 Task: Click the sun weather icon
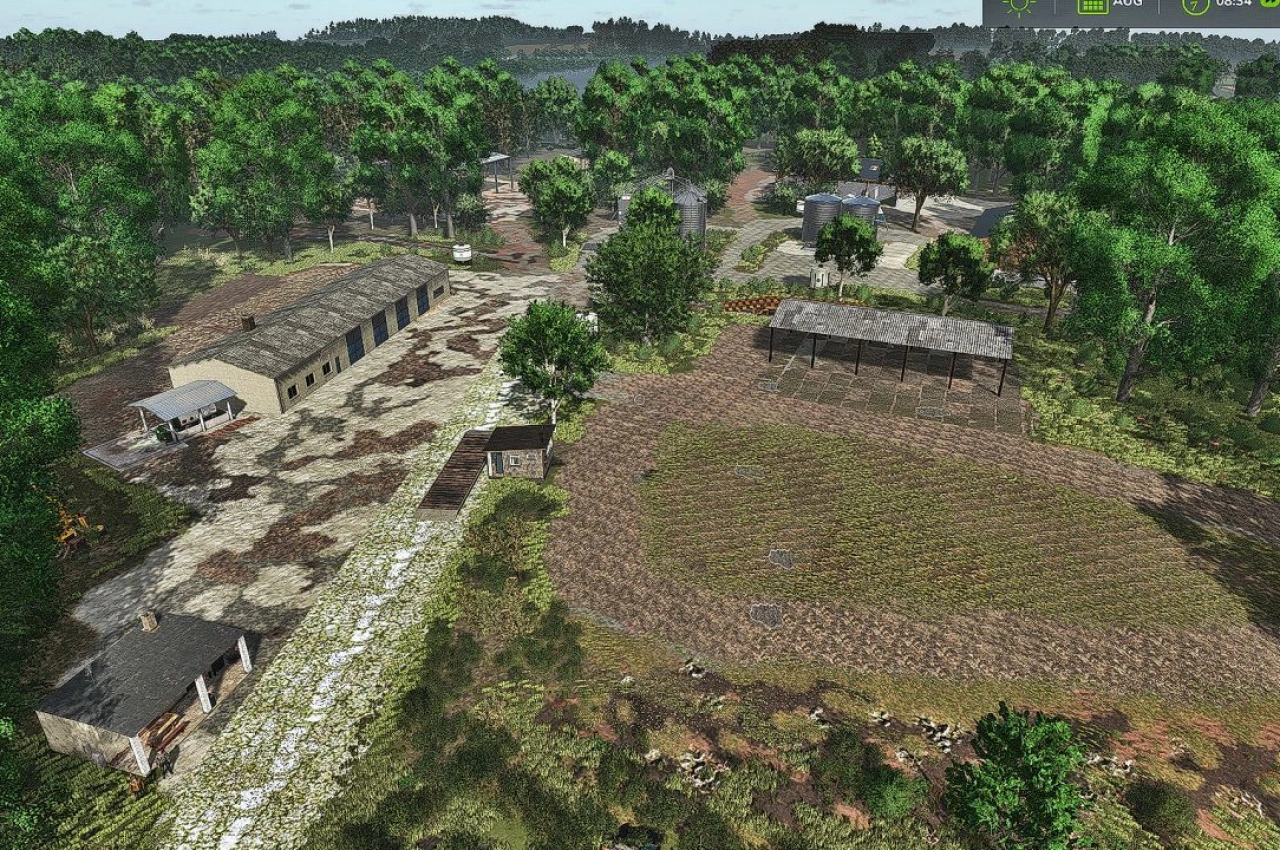pos(1021,6)
